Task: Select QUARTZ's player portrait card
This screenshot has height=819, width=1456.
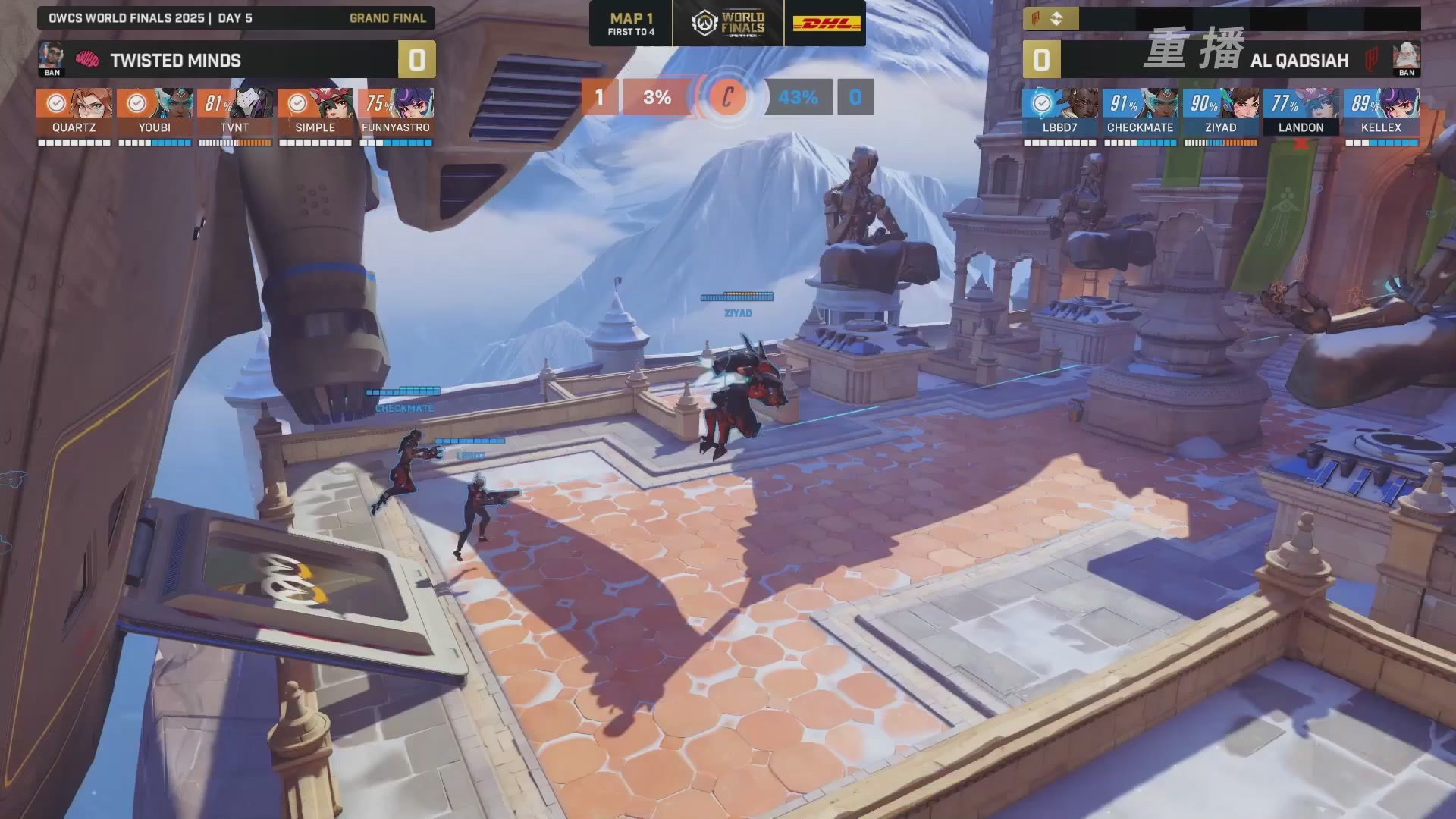Action: [x=74, y=111]
